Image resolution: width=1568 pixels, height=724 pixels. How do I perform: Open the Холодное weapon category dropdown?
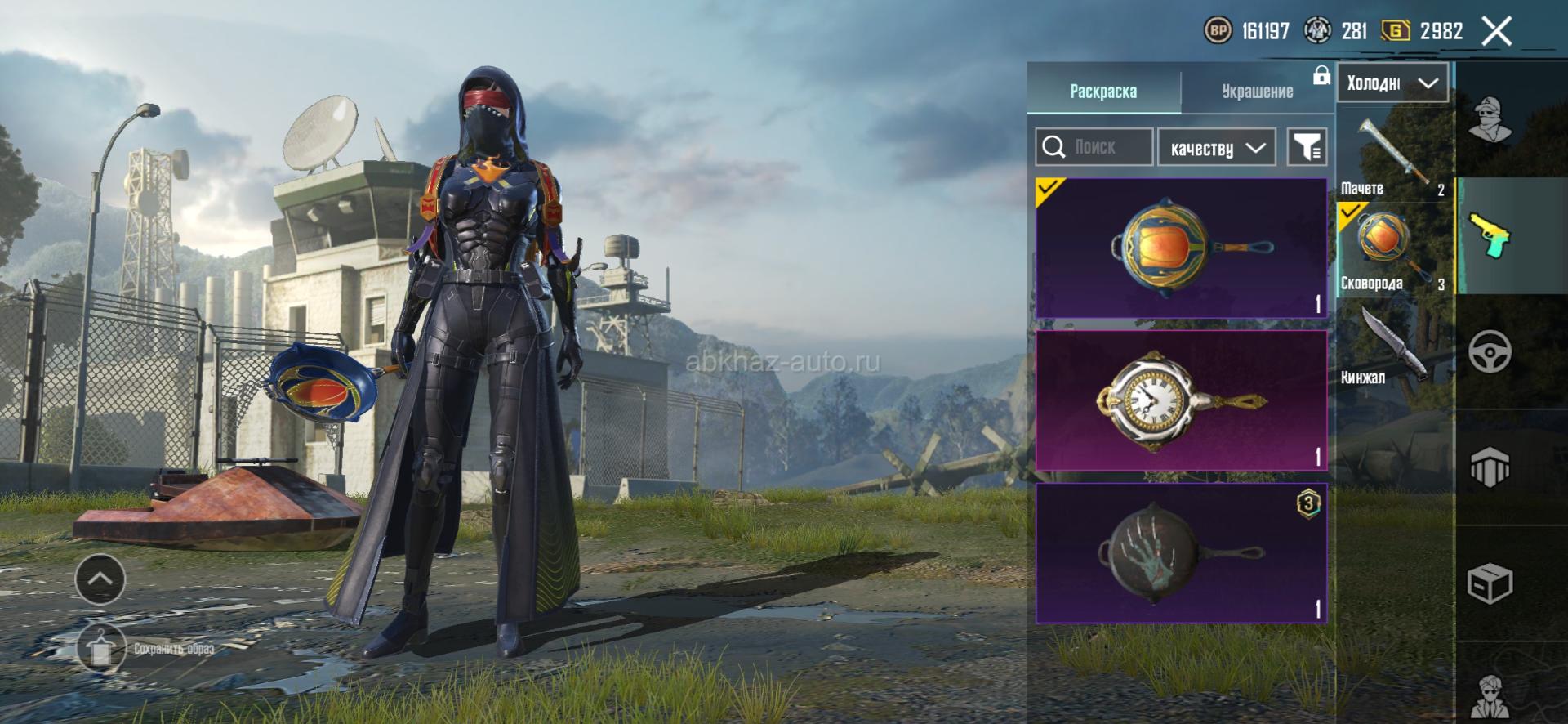1392,83
